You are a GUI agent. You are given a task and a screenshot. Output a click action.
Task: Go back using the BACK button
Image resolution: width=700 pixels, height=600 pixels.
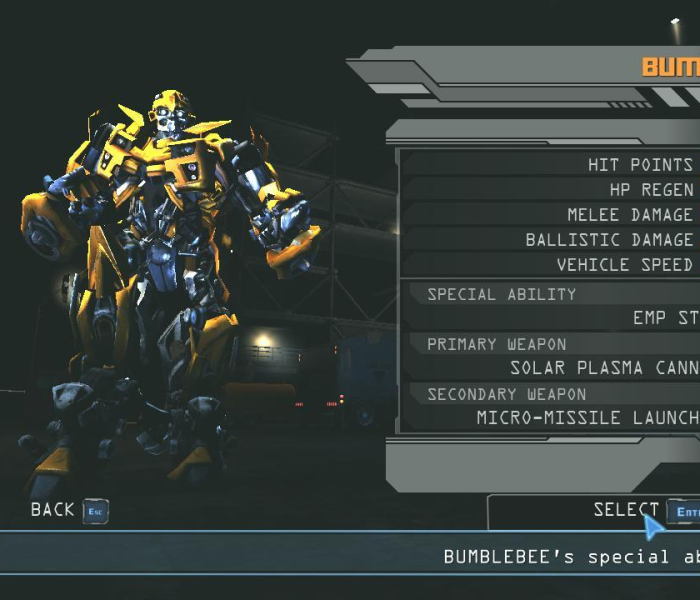[x=68, y=510]
